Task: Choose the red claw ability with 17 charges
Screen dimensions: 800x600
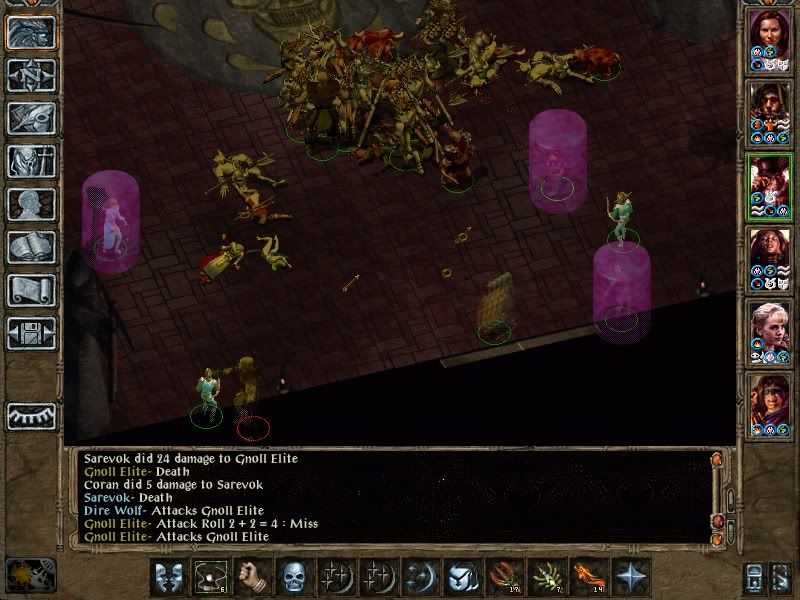Action: click(x=503, y=577)
